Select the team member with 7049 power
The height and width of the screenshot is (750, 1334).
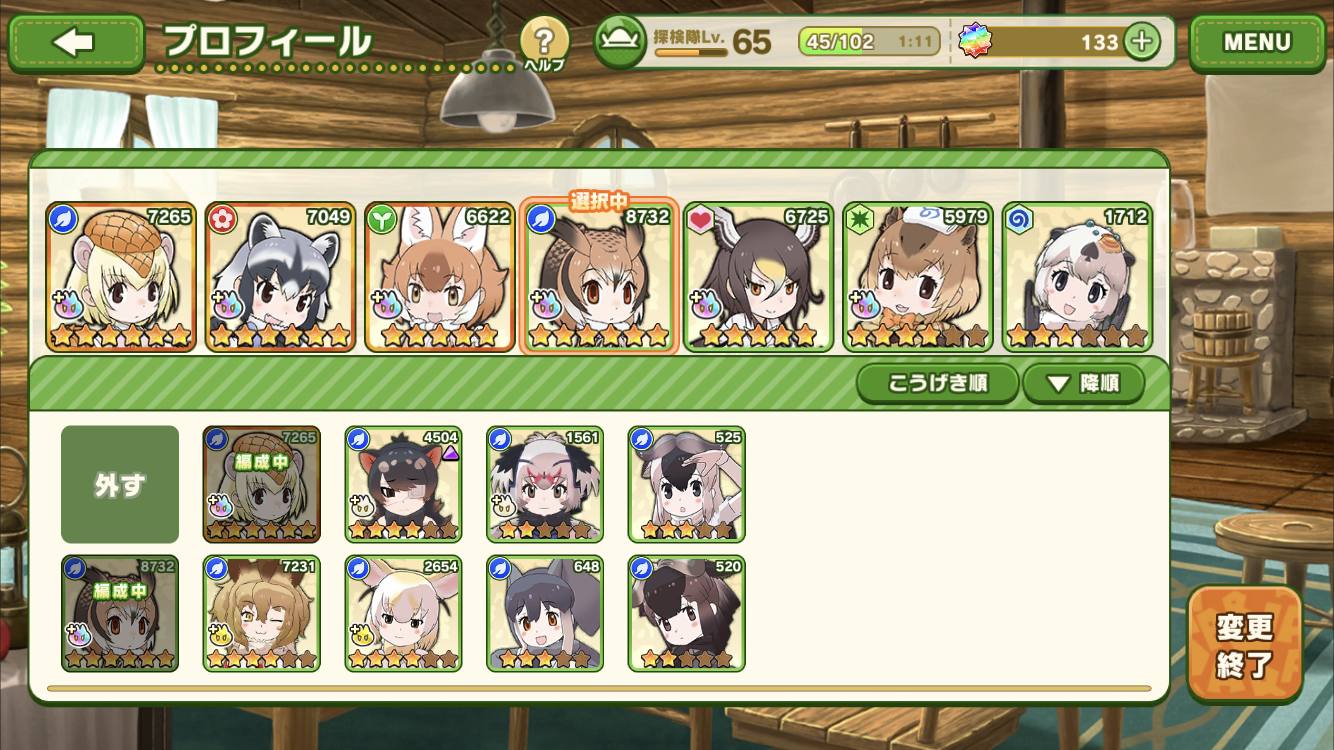point(280,277)
